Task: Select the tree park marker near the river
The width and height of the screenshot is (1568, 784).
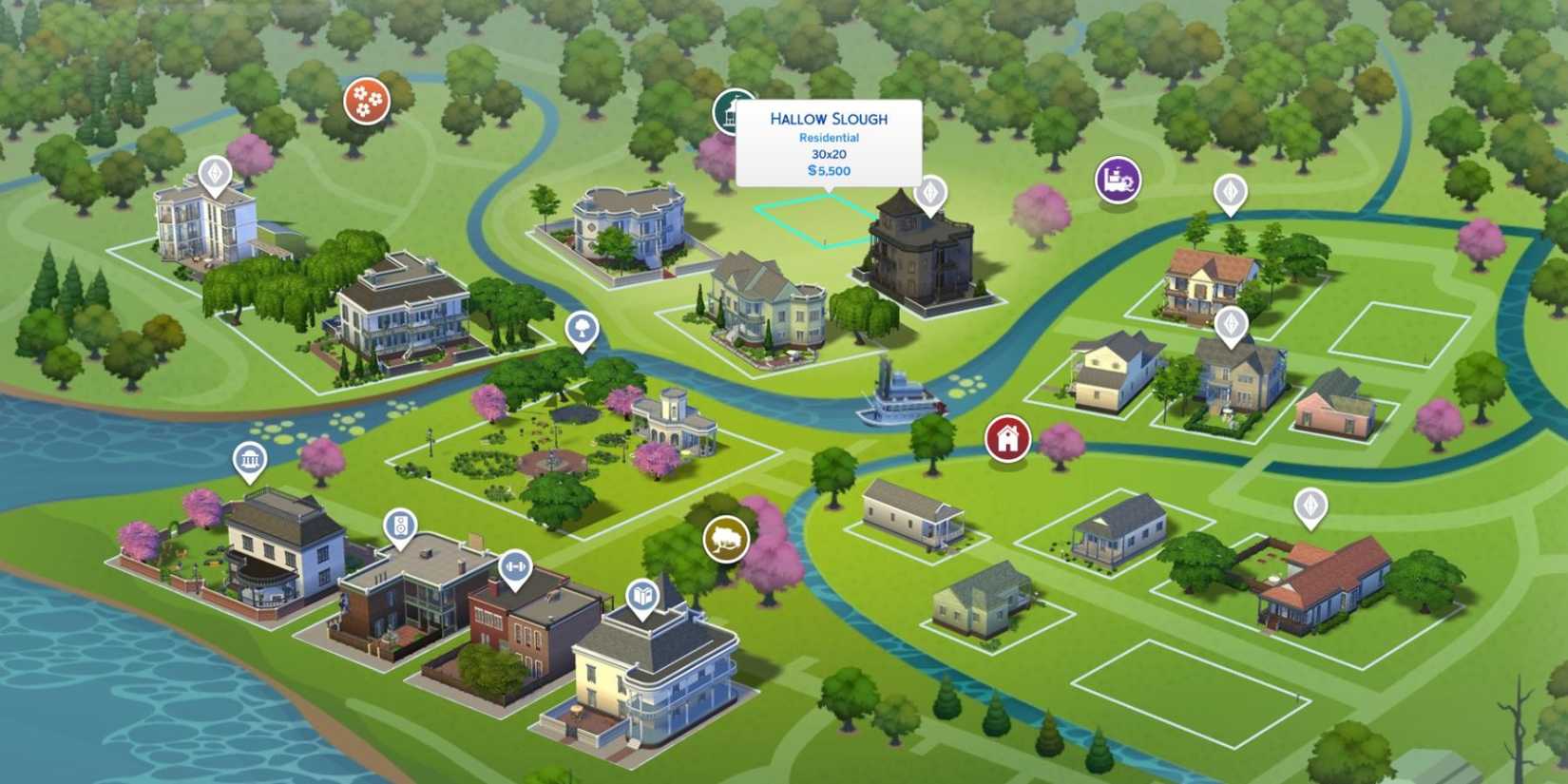Action: 581,330
